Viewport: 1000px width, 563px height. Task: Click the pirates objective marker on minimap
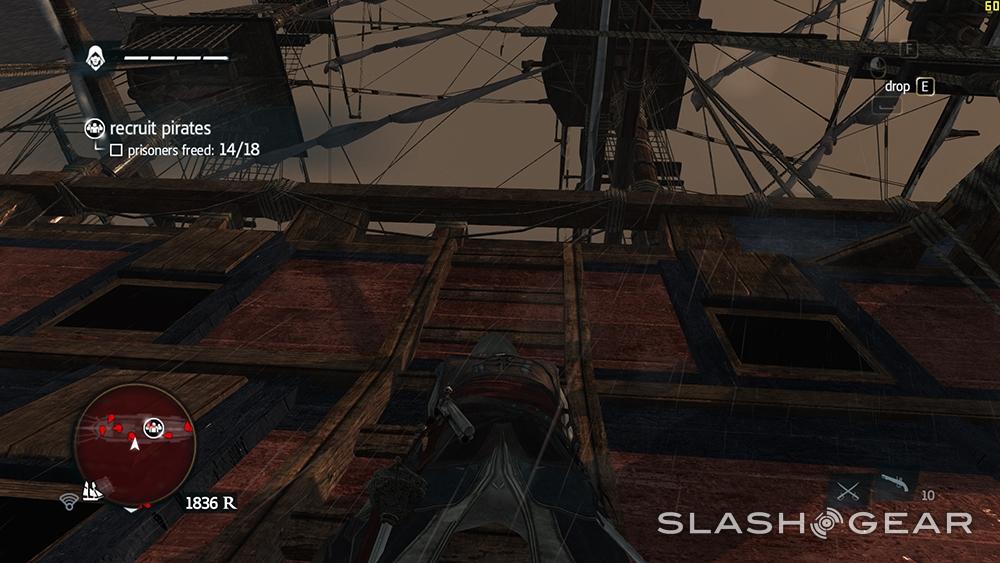pyautogui.click(x=153, y=427)
